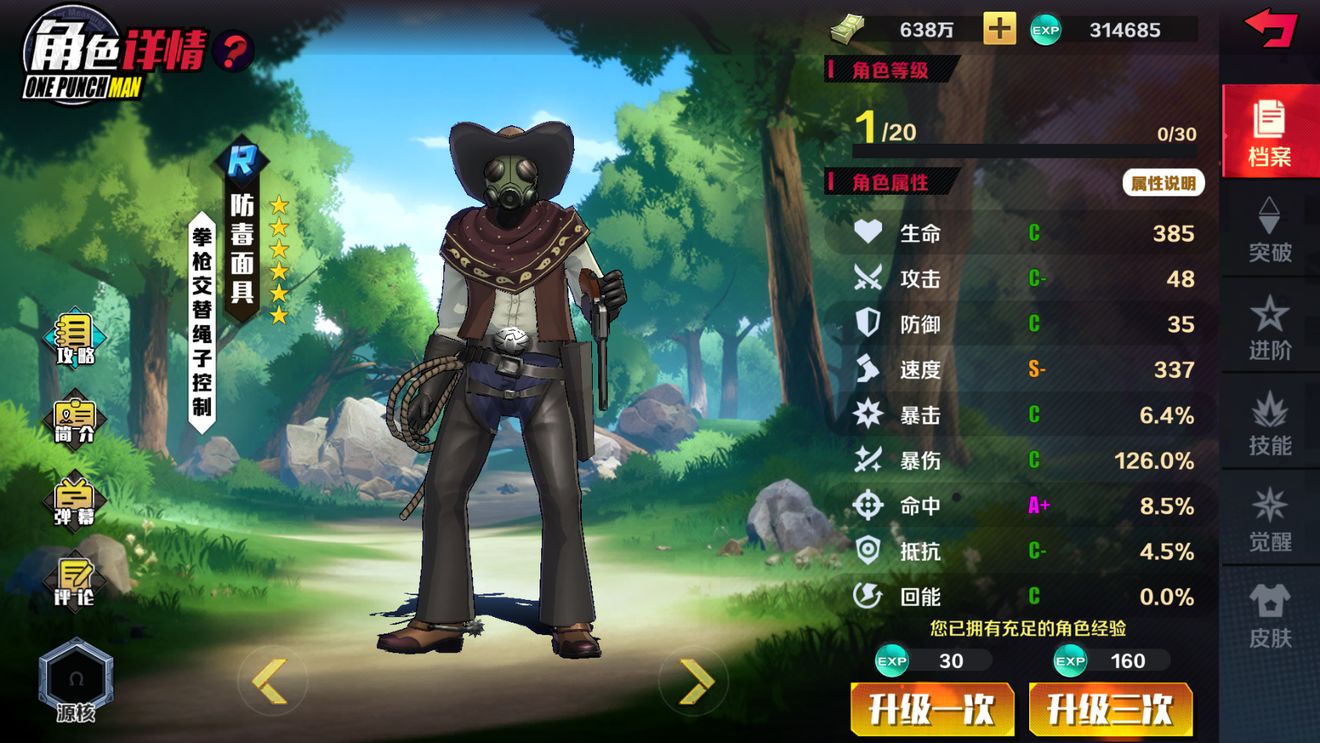Open the 评论 comments icon

[75, 582]
